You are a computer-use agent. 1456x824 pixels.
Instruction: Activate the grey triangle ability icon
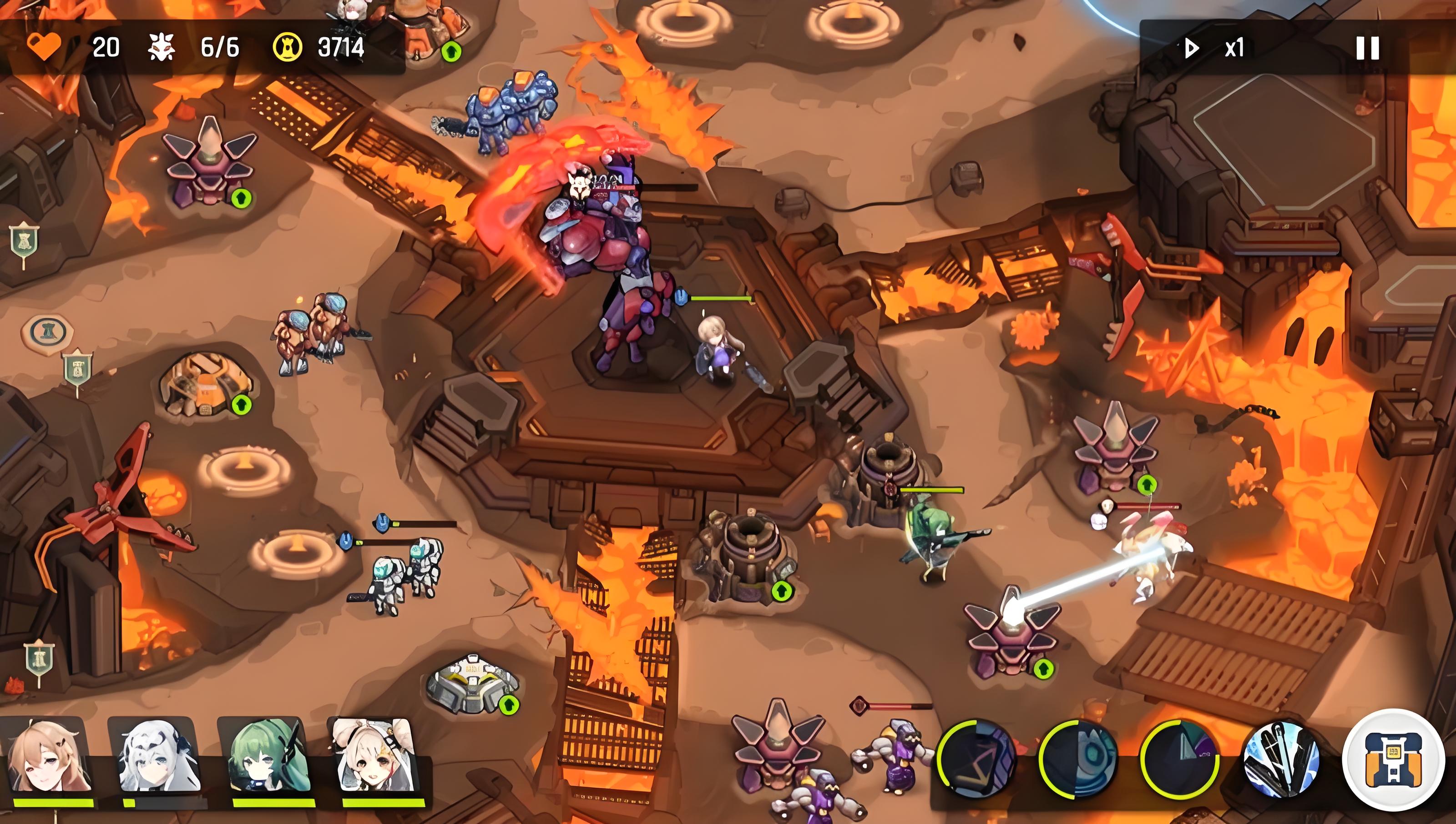[1180, 759]
